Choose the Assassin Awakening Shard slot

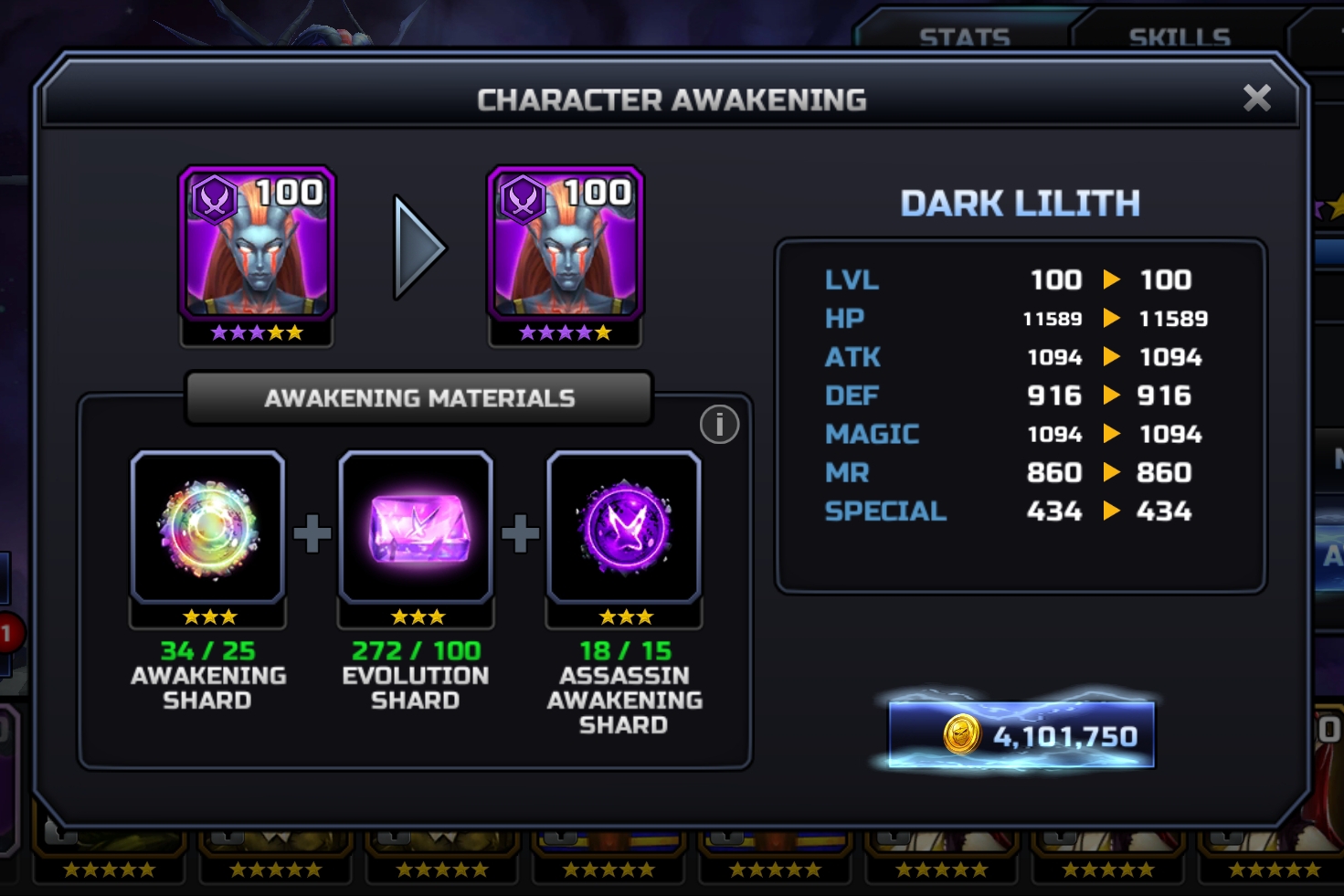pos(624,529)
